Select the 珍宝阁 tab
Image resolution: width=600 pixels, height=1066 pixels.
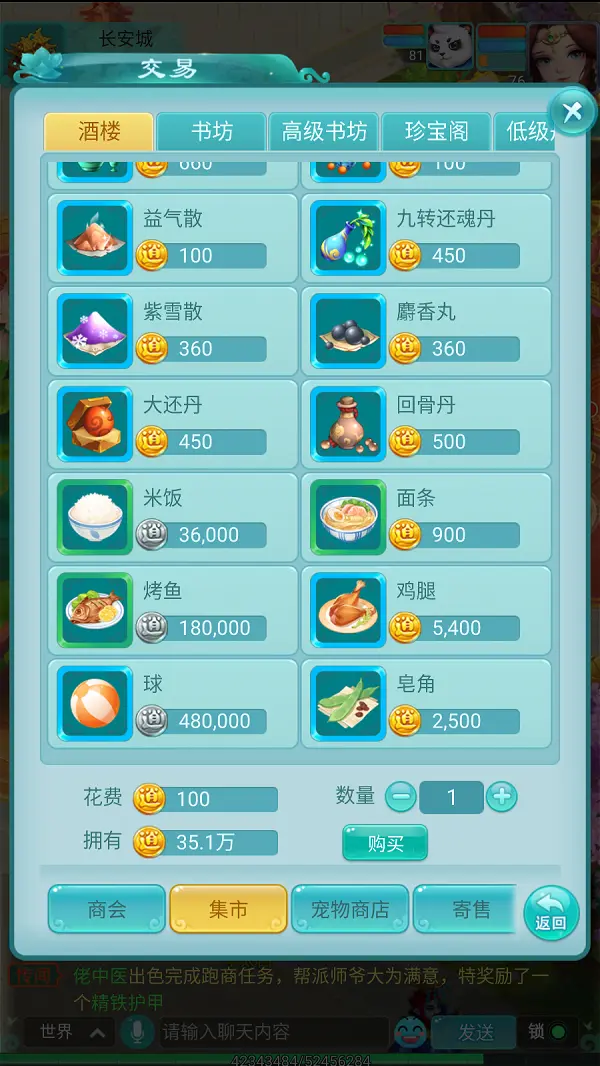point(436,133)
